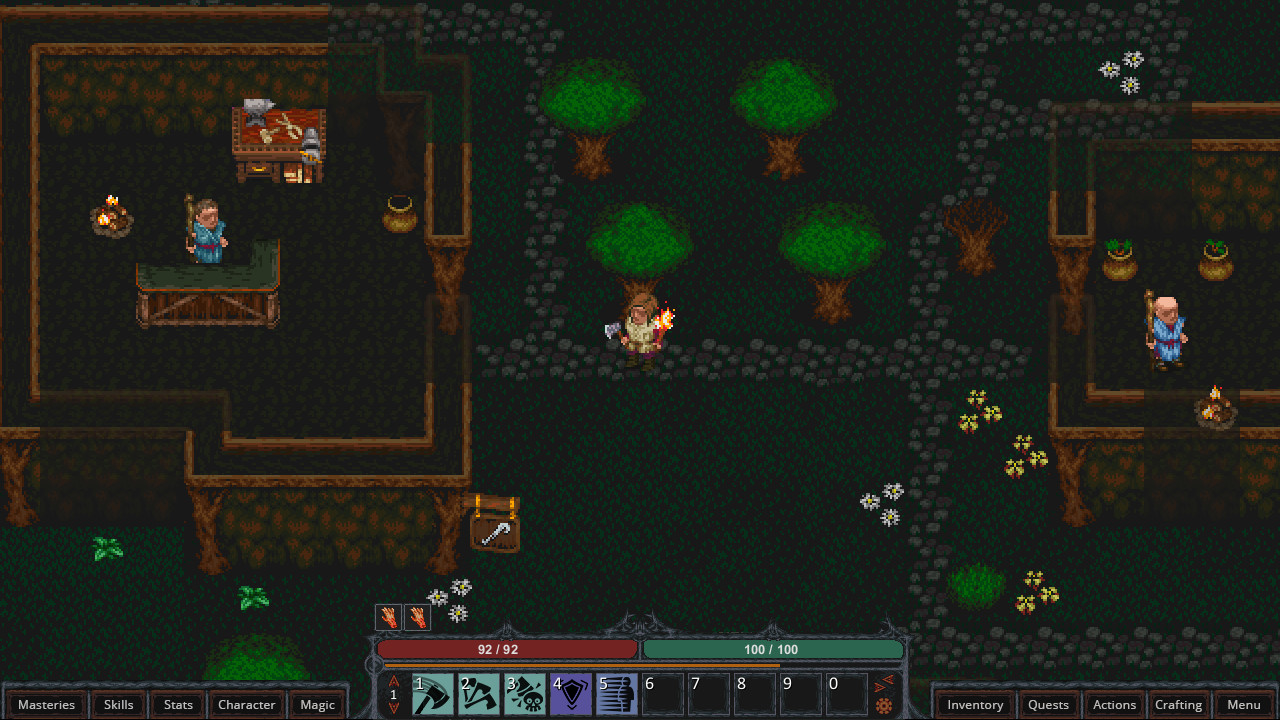Switch to the next hotbar page with the down arrow
Image resolution: width=1280 pixels, height=720 pixels.
(394, 708)
